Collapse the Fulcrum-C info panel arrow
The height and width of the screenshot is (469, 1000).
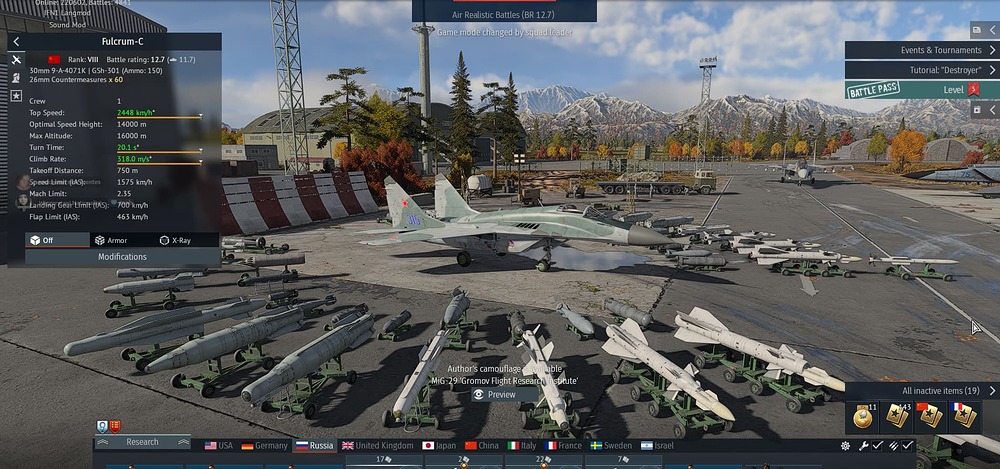[17, 42]
